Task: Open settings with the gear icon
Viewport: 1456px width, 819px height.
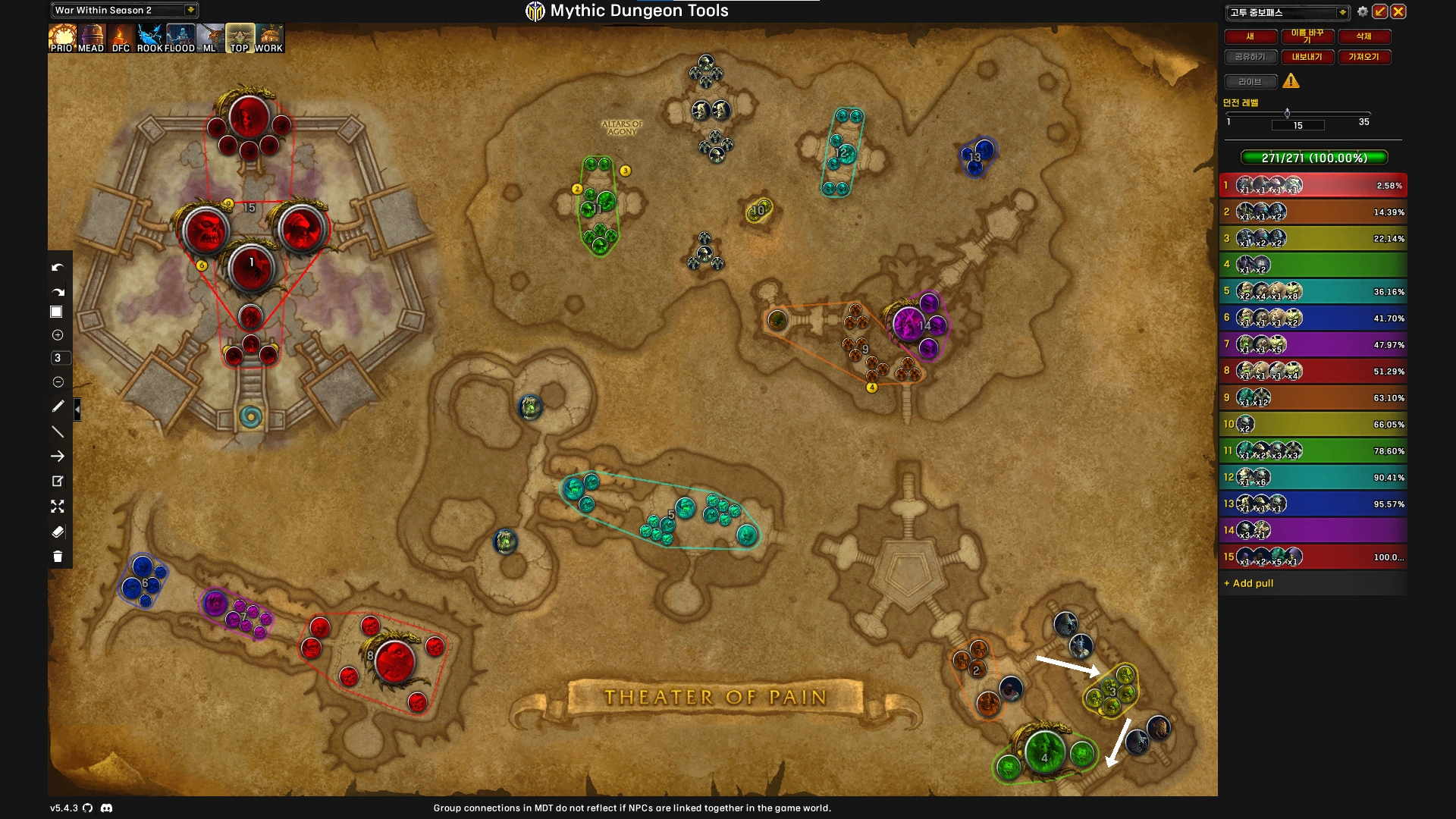Action: [x=1363, y=11]
